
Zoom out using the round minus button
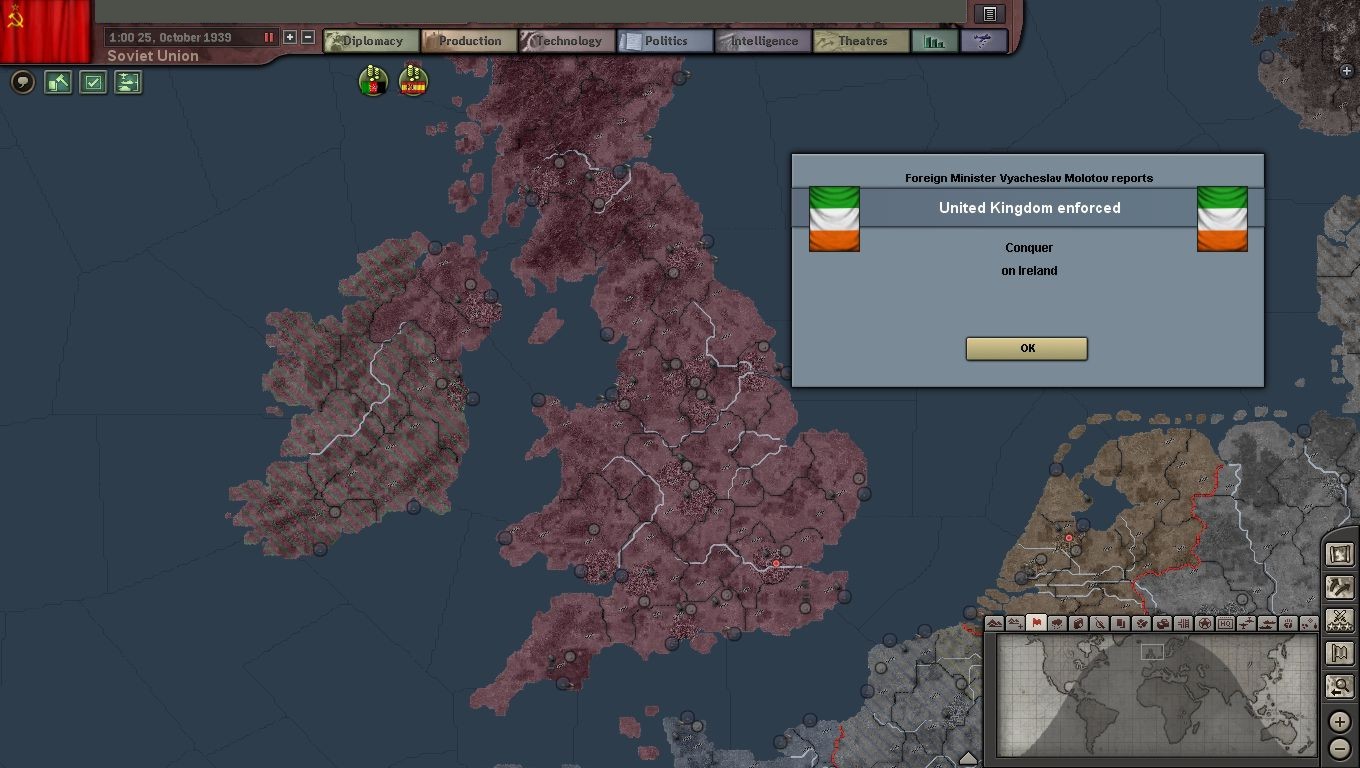[x=1339, y=749]
